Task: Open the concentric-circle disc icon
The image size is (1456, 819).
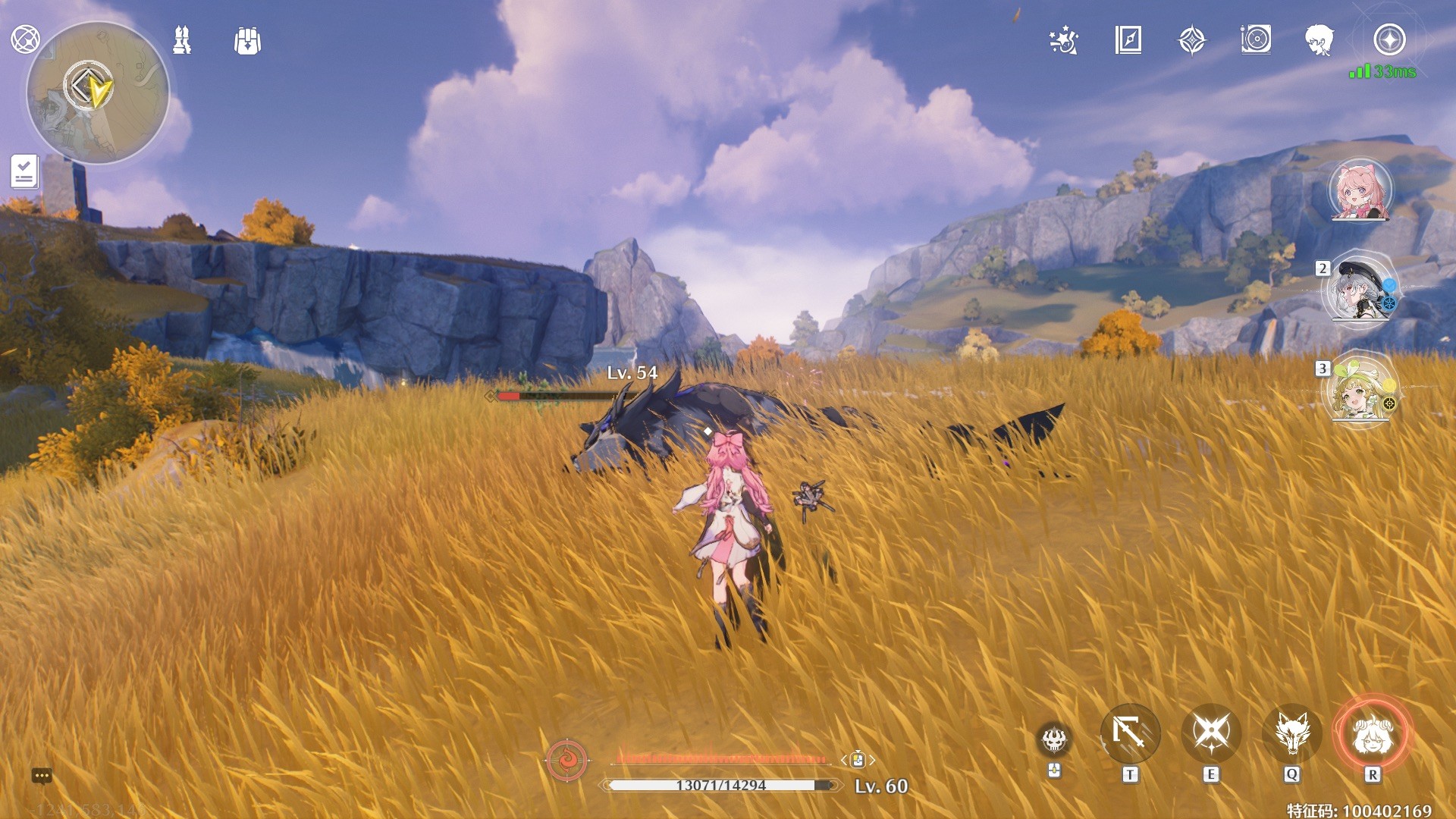Action: click(1256, 39)
